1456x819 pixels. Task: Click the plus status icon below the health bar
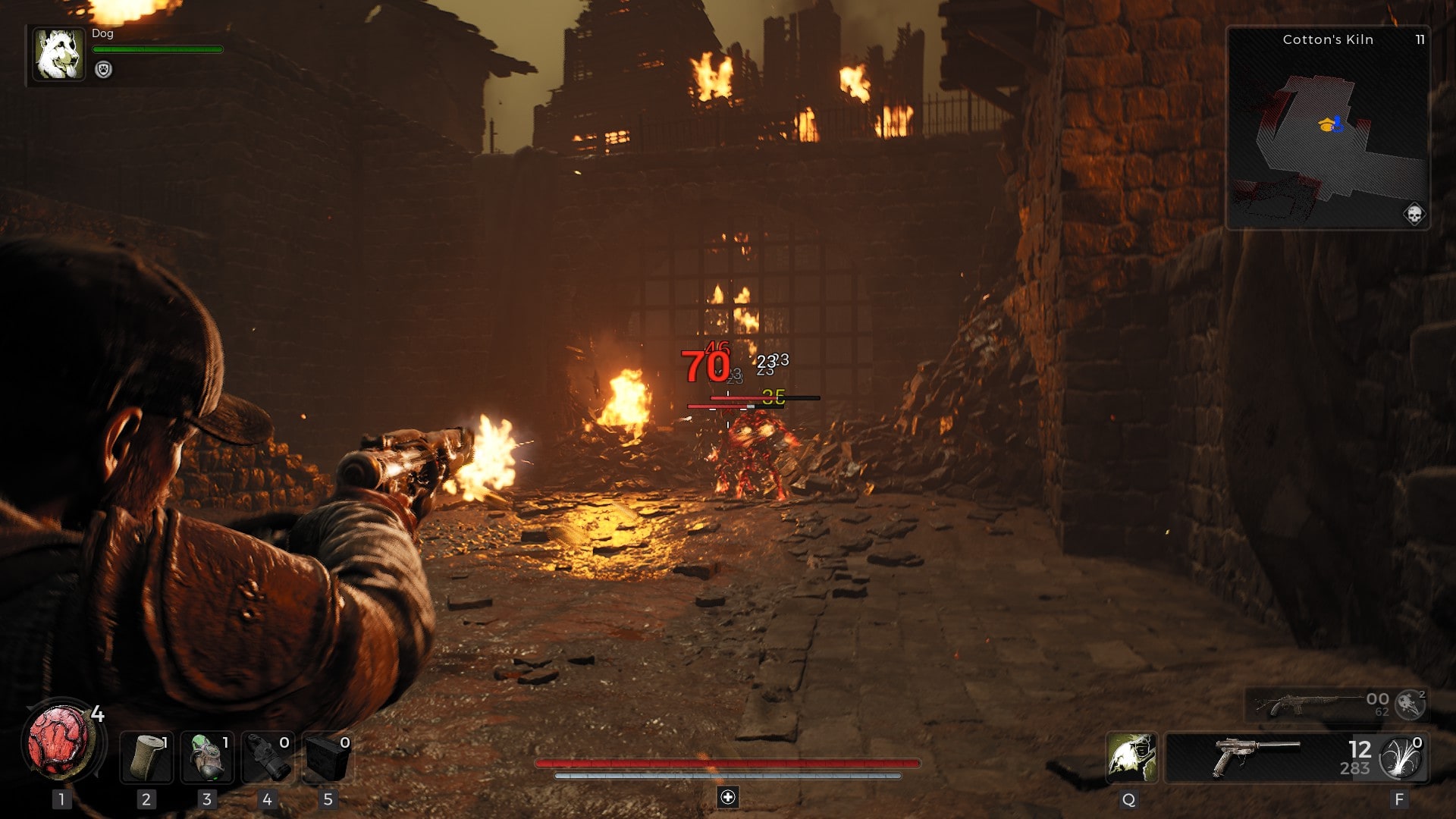click(728, 797)
